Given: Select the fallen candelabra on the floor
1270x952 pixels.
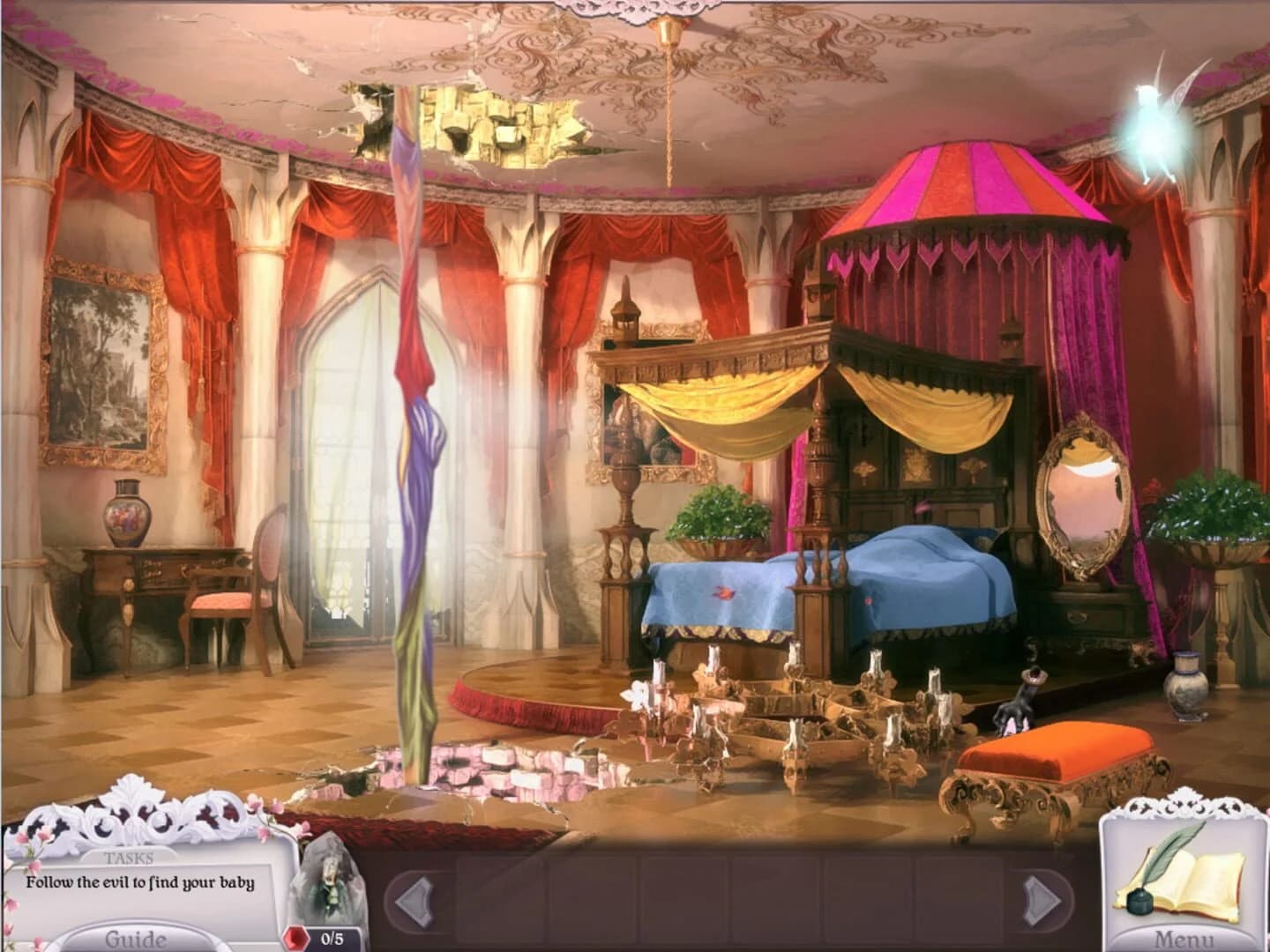Looking at the screenshot, I should point(794,714).
